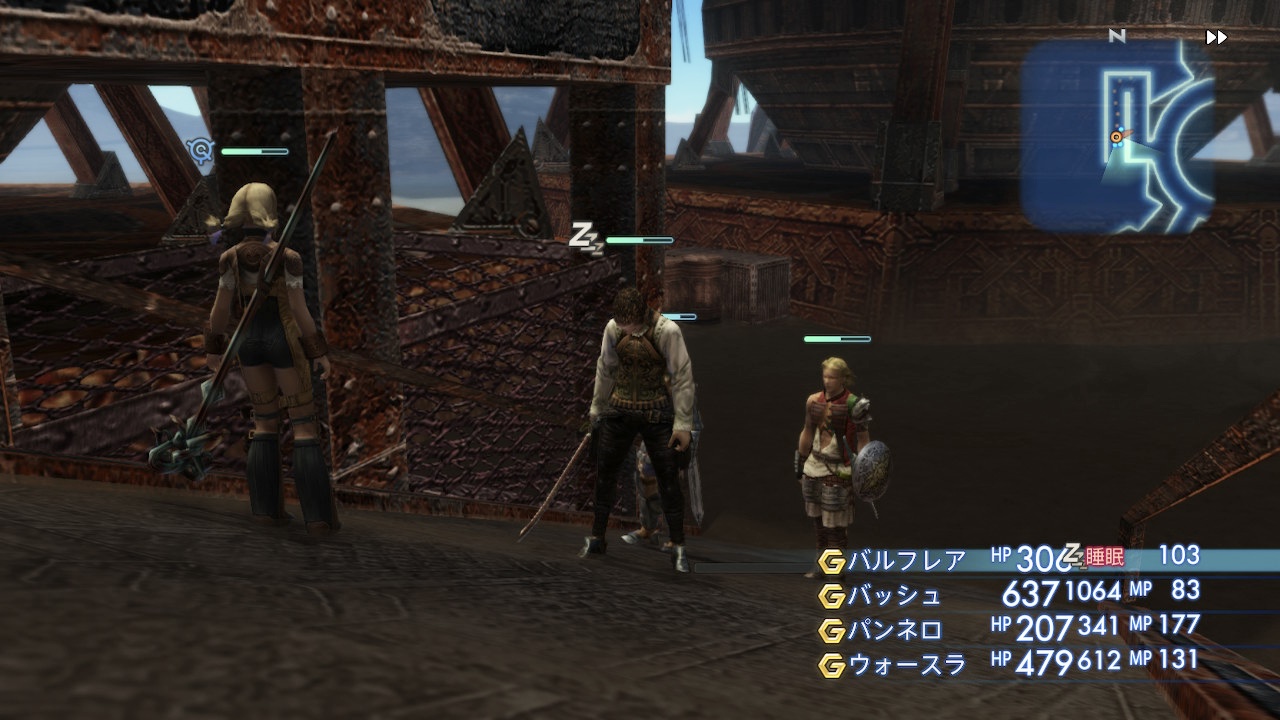
Task: Click the gambit icon beside バルフレア
Action: pos(831,562)
